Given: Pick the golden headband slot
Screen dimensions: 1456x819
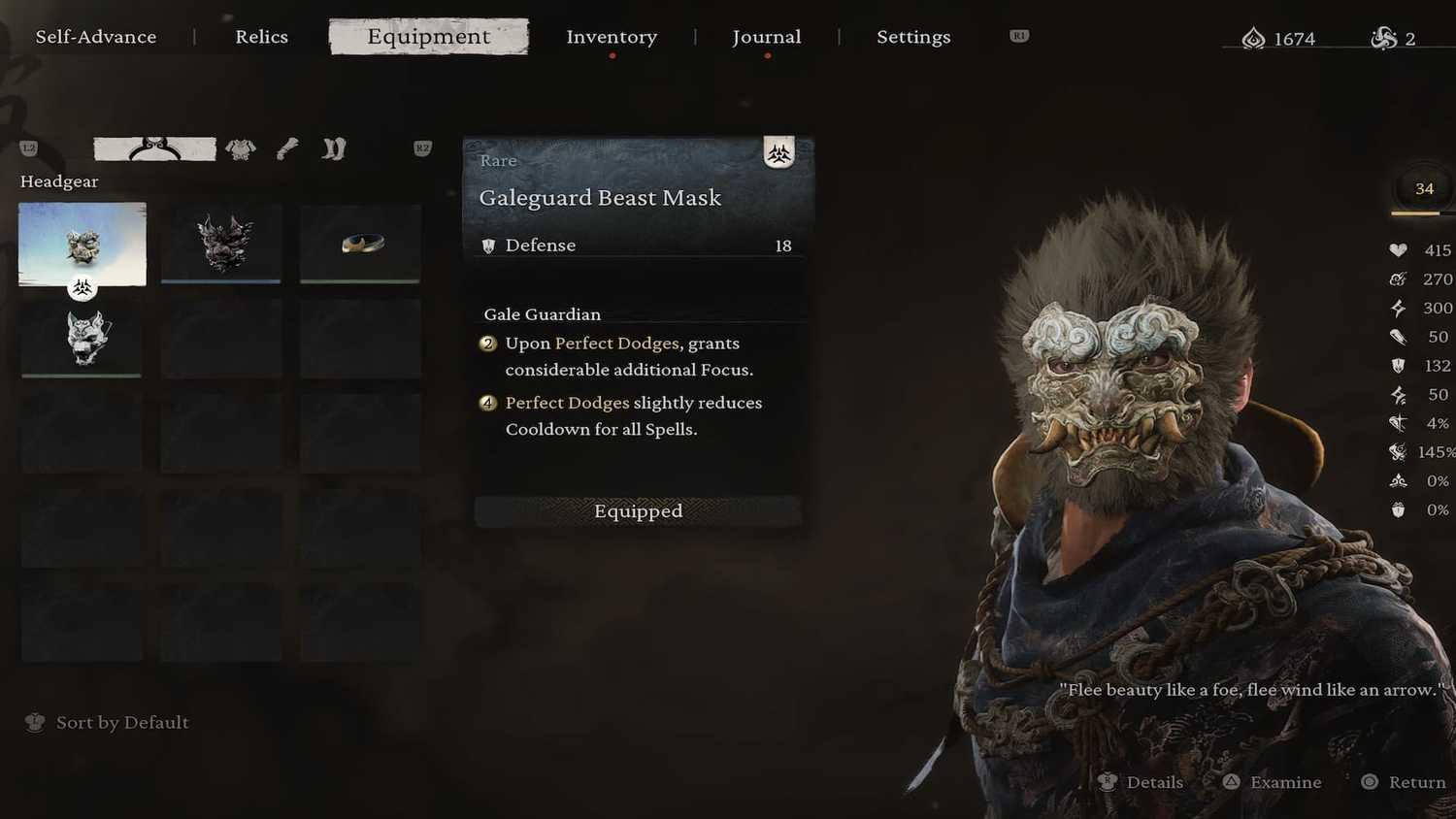Looking at the screenshot, I should (x=360, y=243).
